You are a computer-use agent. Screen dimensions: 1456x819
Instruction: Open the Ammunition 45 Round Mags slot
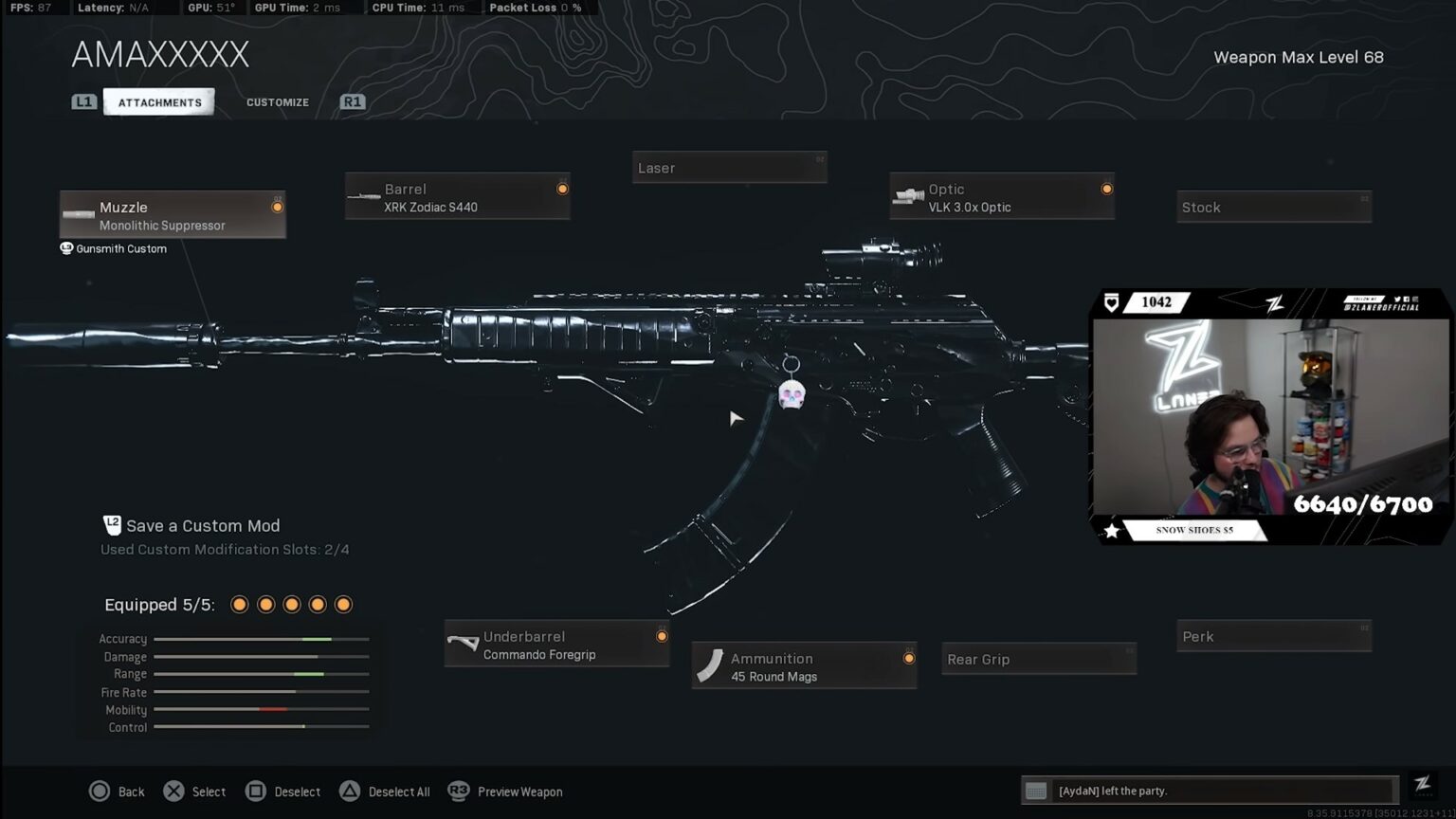804,666
